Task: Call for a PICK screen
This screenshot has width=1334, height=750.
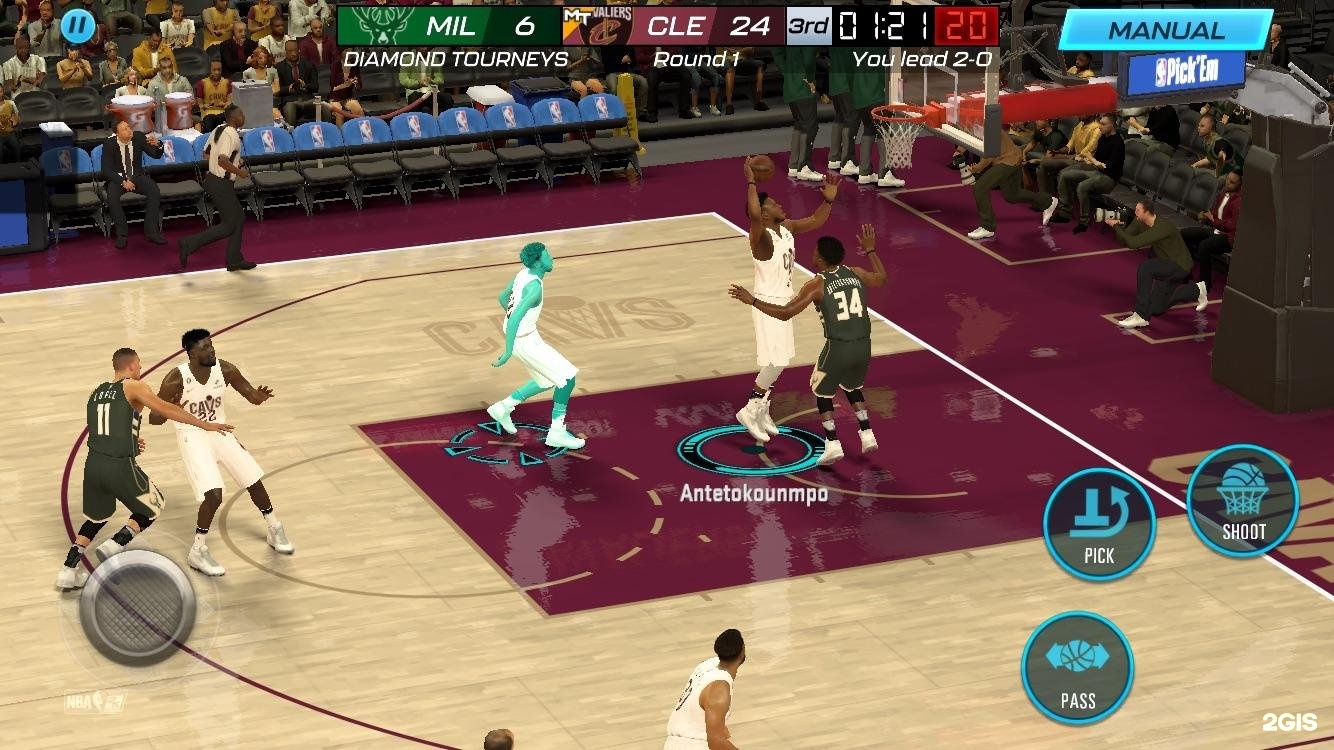Action: tap(1099, 524)
